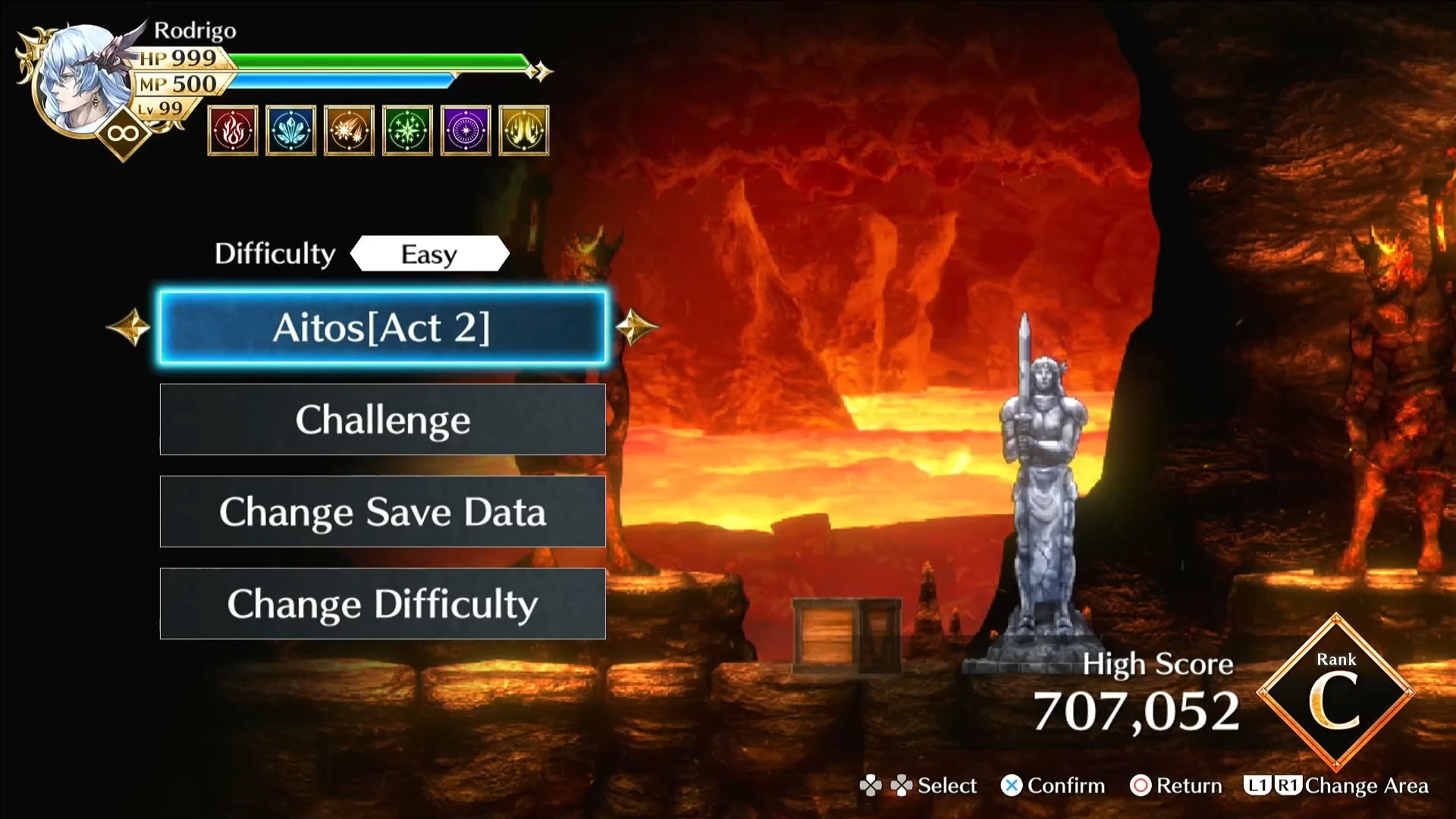Select the yellow skill icon
1456x819 pixels.
coord(524,131)
